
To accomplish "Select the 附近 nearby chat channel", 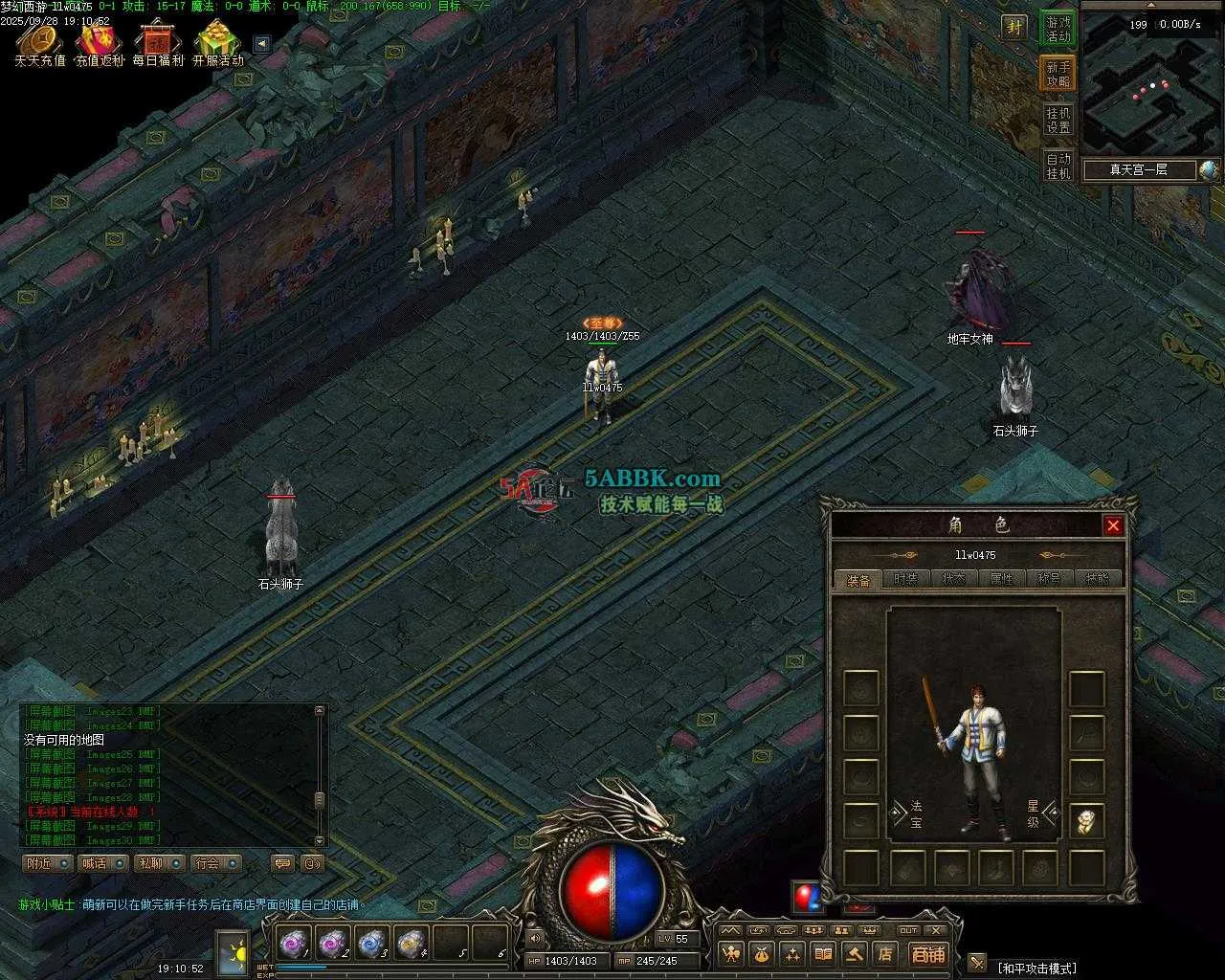I will tap(48, 863).
